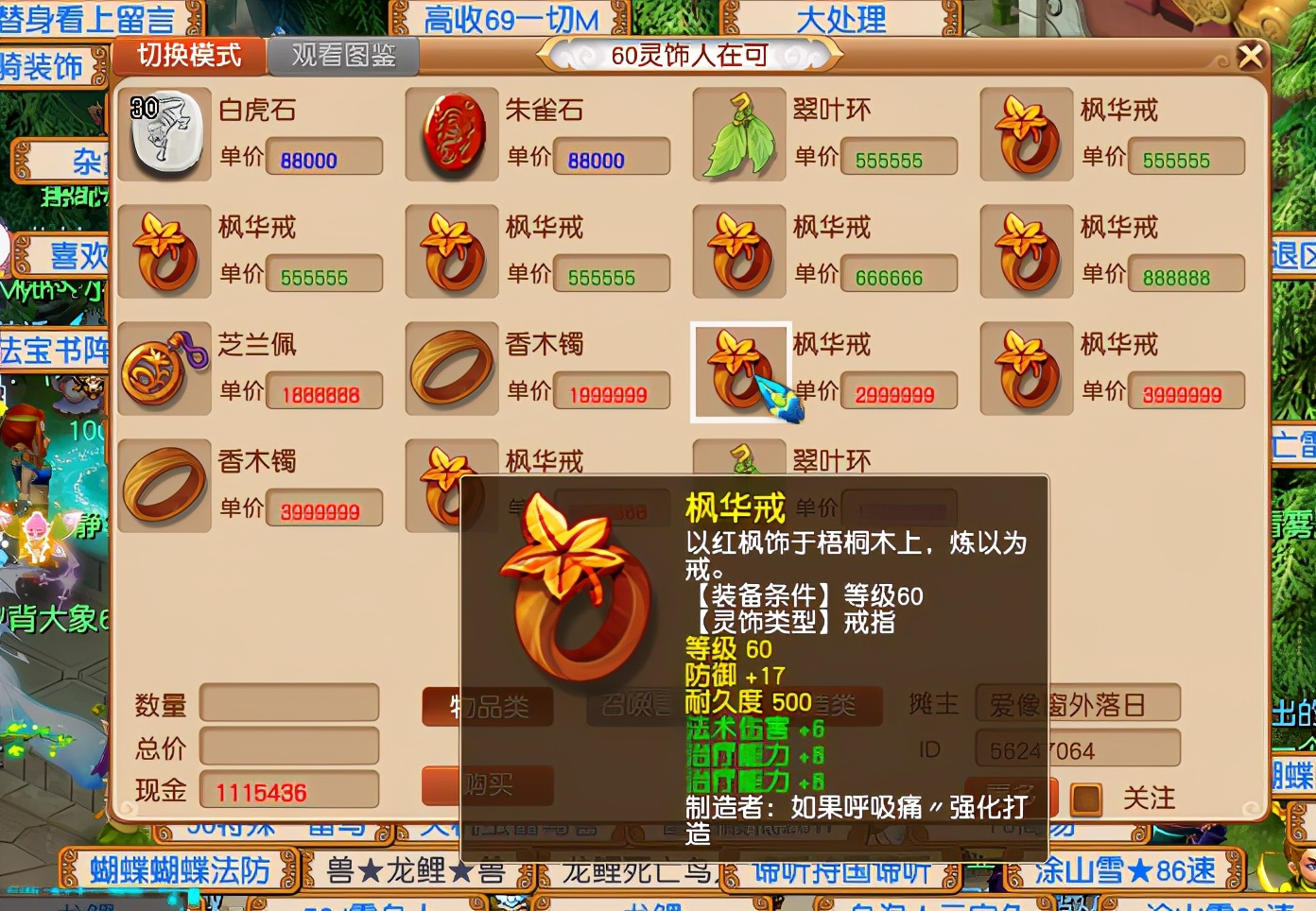The width and height of the screenshot is (1316, 911).
Task: Click the 芝兰佩 pendant icon
Action: (164, 369)
